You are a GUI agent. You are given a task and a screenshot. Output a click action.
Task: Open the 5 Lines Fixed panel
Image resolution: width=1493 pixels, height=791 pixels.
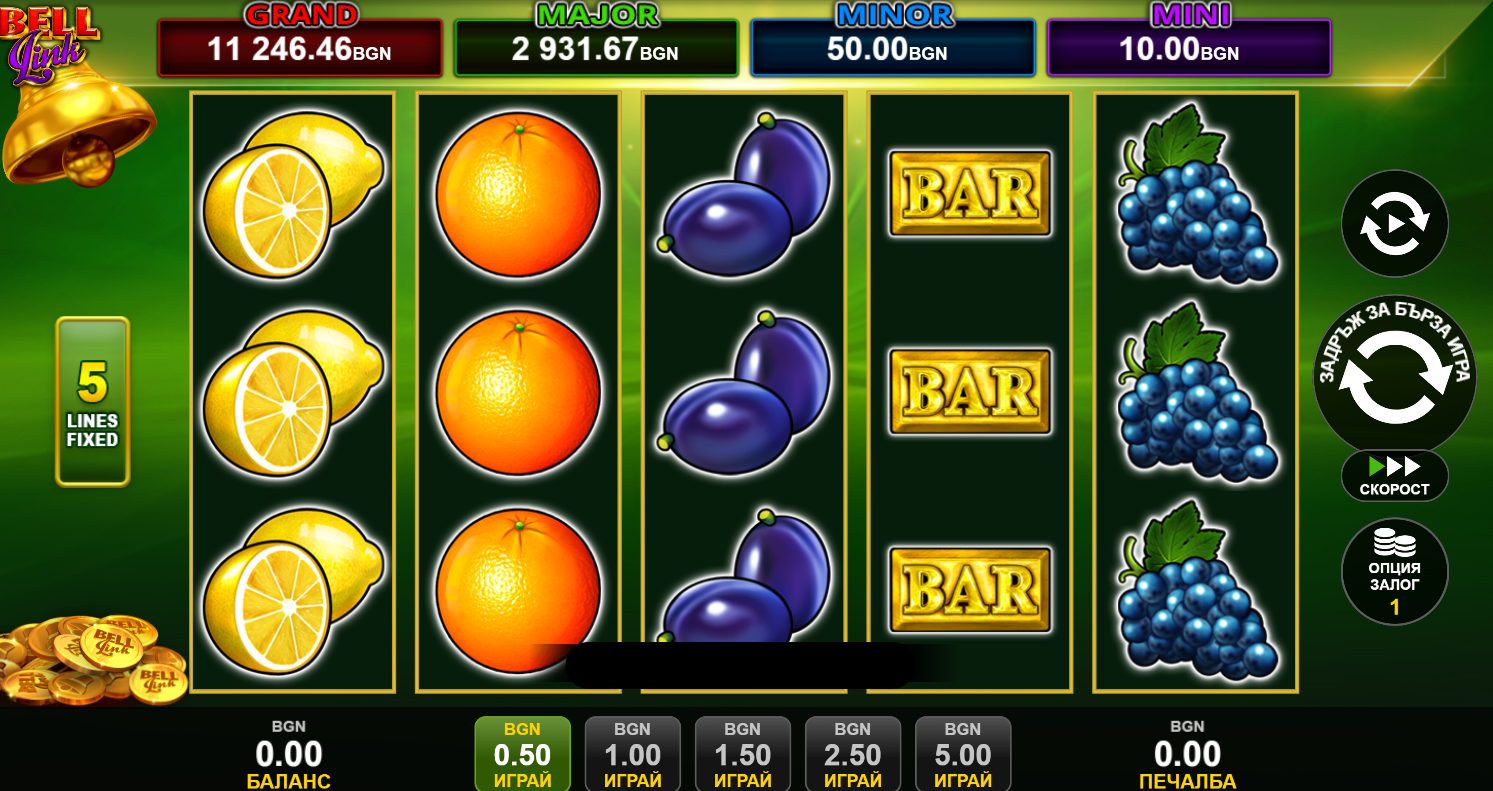92,401
